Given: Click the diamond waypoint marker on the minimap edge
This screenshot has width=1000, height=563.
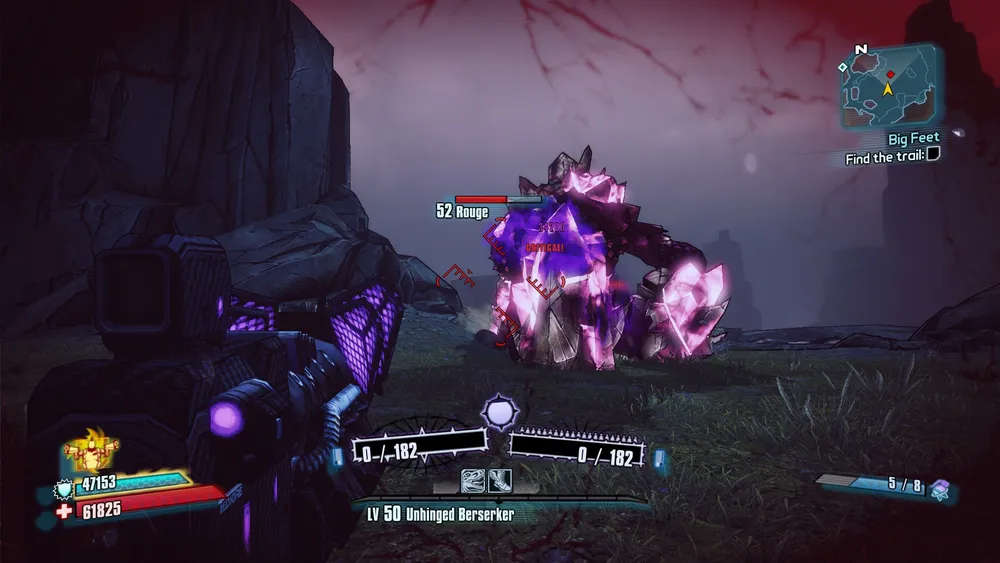Looking at the screenshot, I should click(x=843, y=66).
